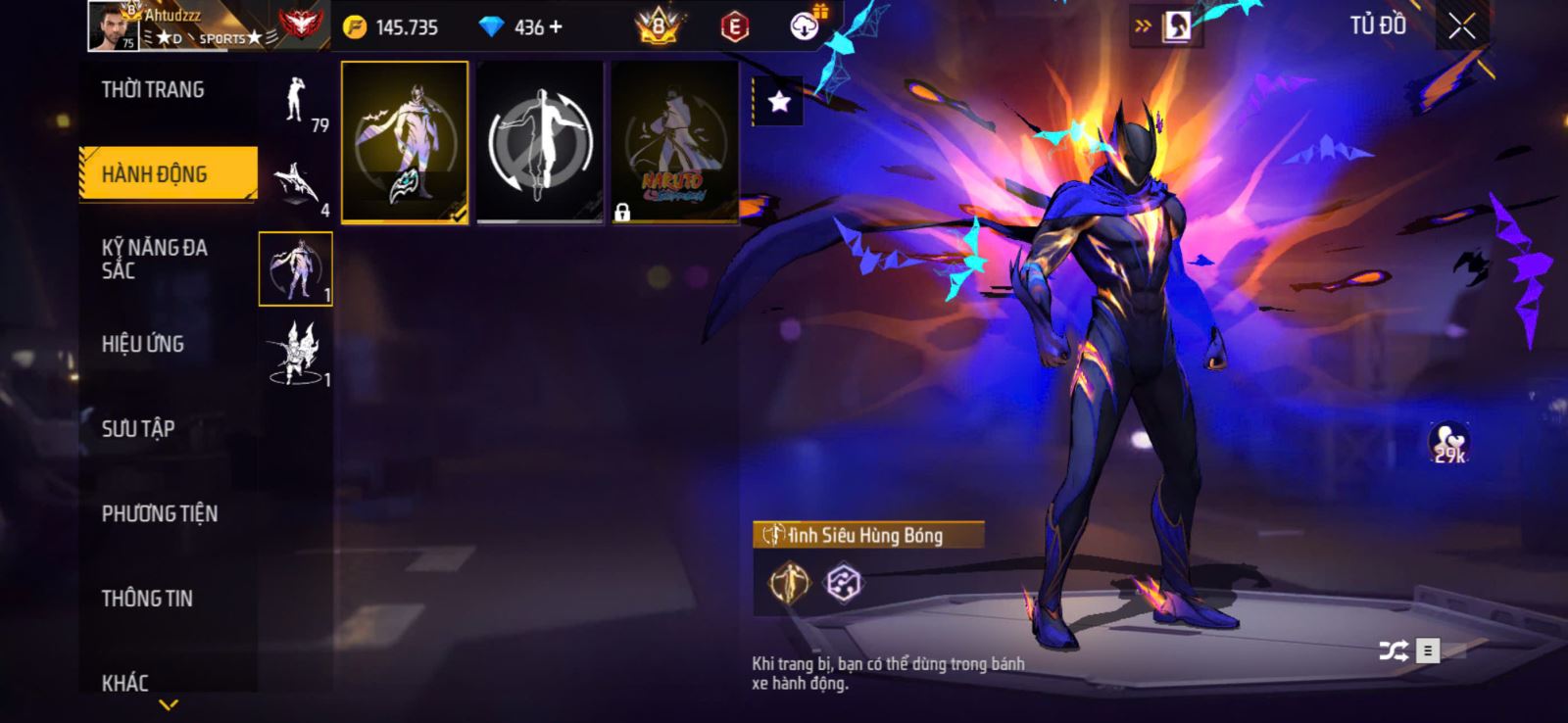Switch to Kỹ Năng Đa Sắc

pyautogui.click(x=155, y=259)
